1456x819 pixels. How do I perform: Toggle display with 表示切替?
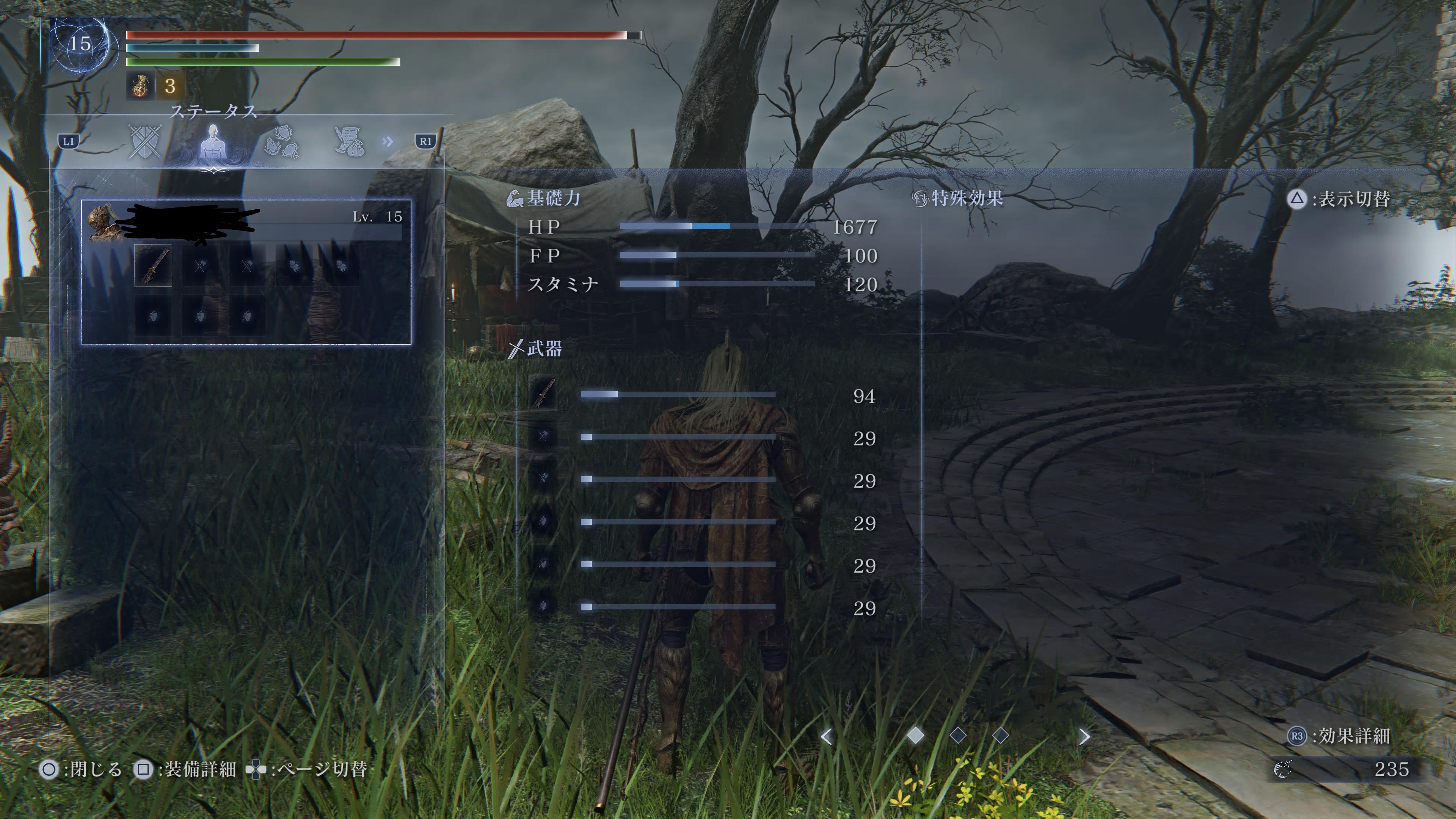click(1338, 199)
